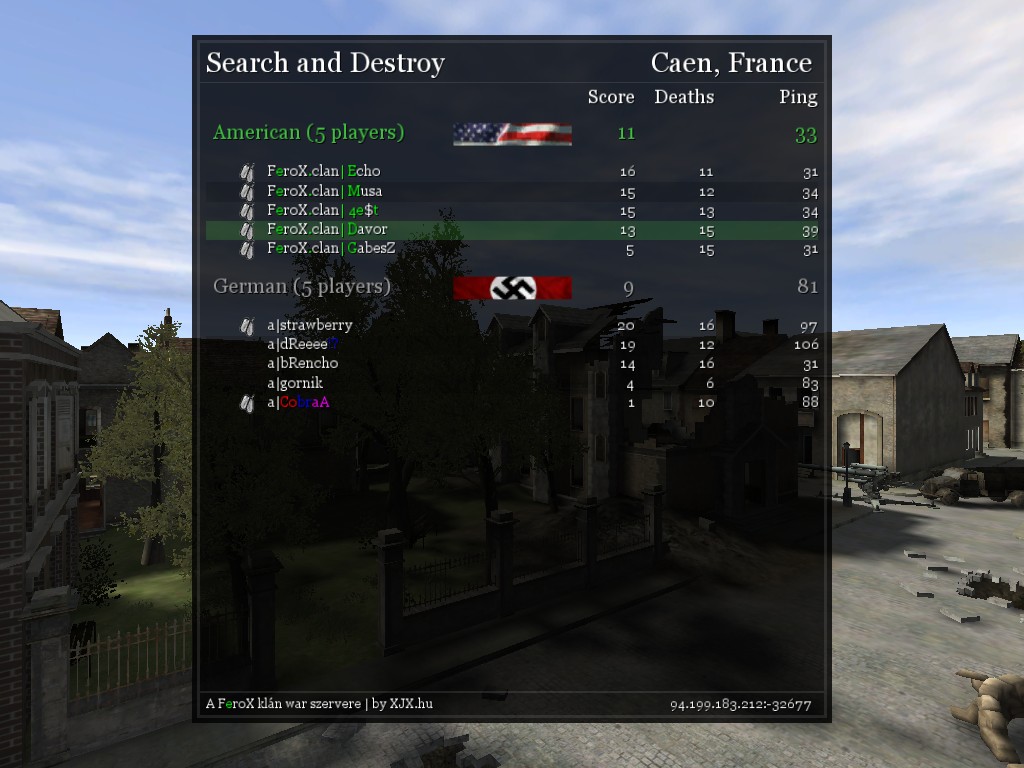Click the American flag icon
The height and width of the screenshot is (768, 1024).
[x=512, y=134]
